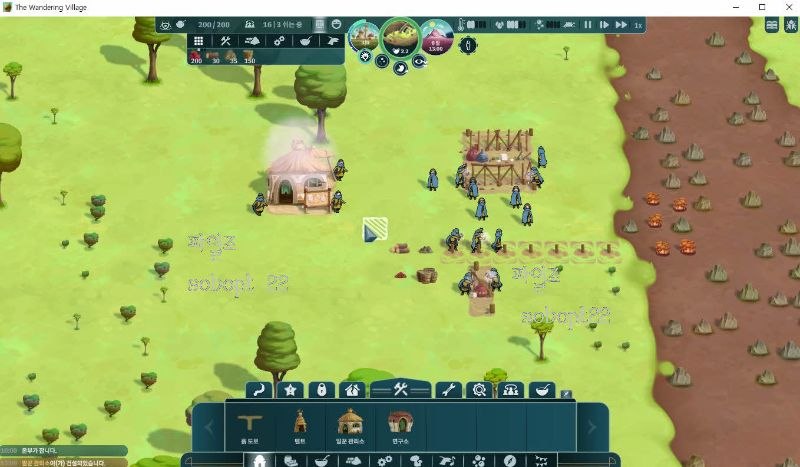The height and width of the screenshot is (467, 800).
Task: Switch to the padlock tab
Action: pos(321,390)
